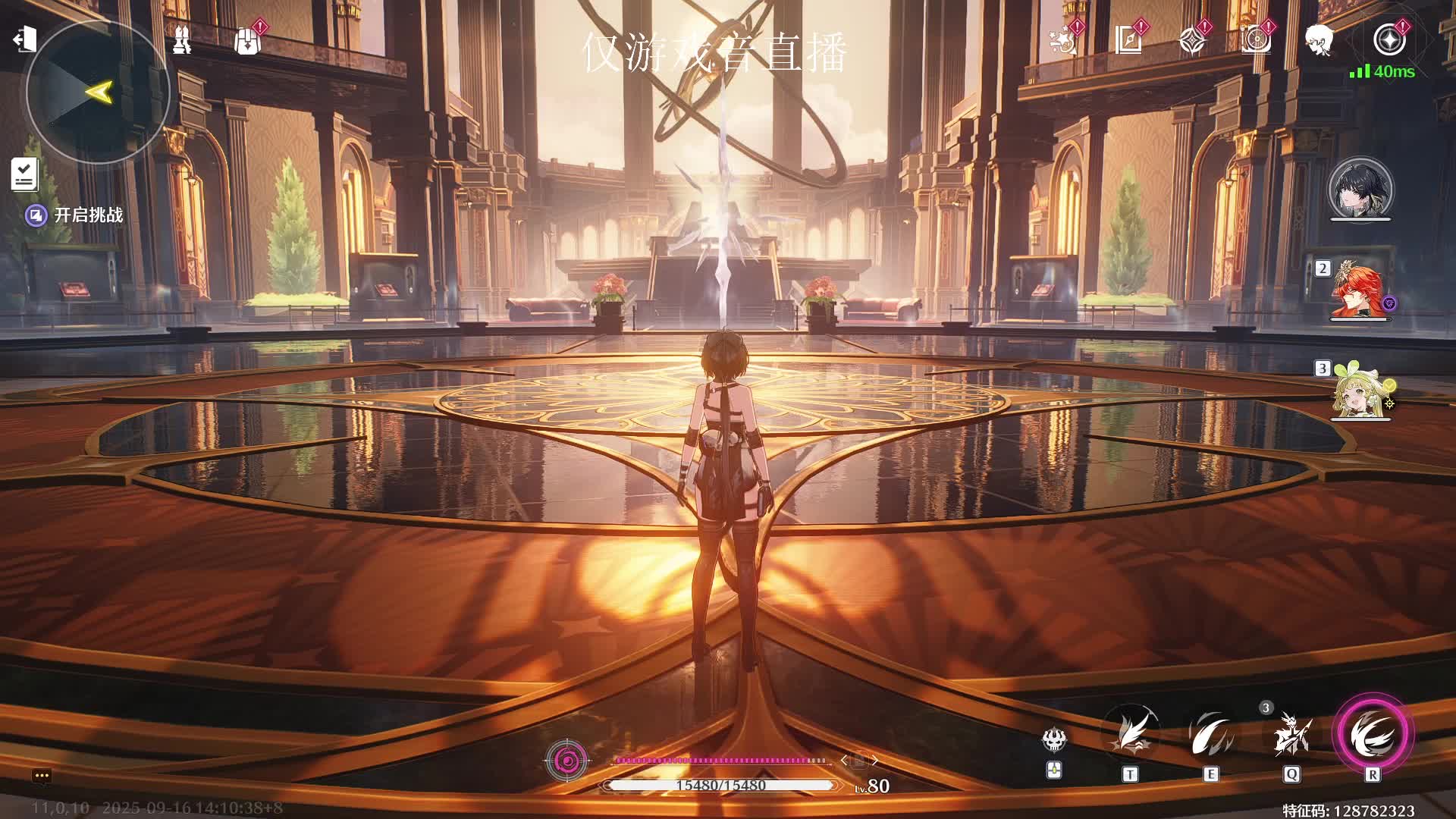Activate the slash resonance skill above E

(1210, 734)
